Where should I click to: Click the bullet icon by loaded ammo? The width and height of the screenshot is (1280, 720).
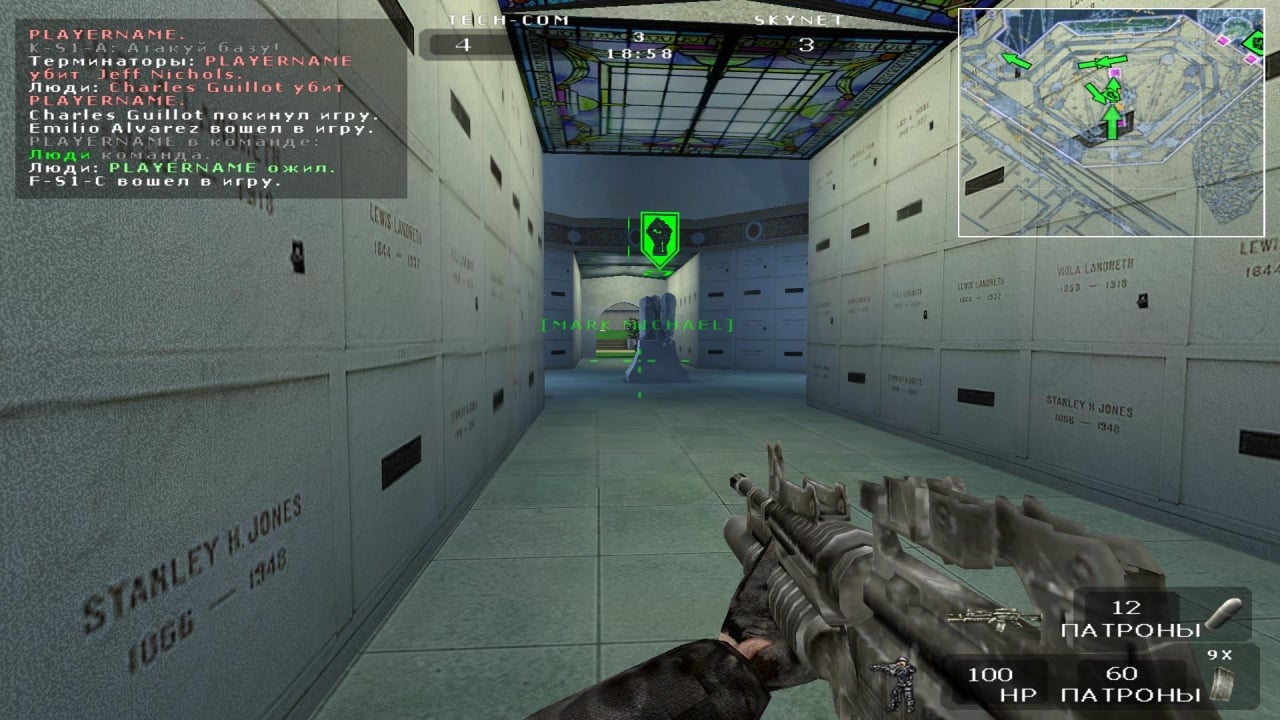click(x=1224, y=614)
